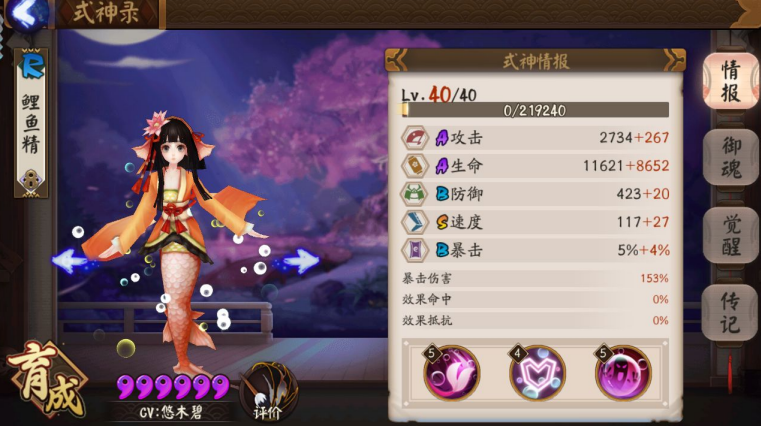Switch to the 情报 info tab
761x426 pixels.
[x=730, y=81]
